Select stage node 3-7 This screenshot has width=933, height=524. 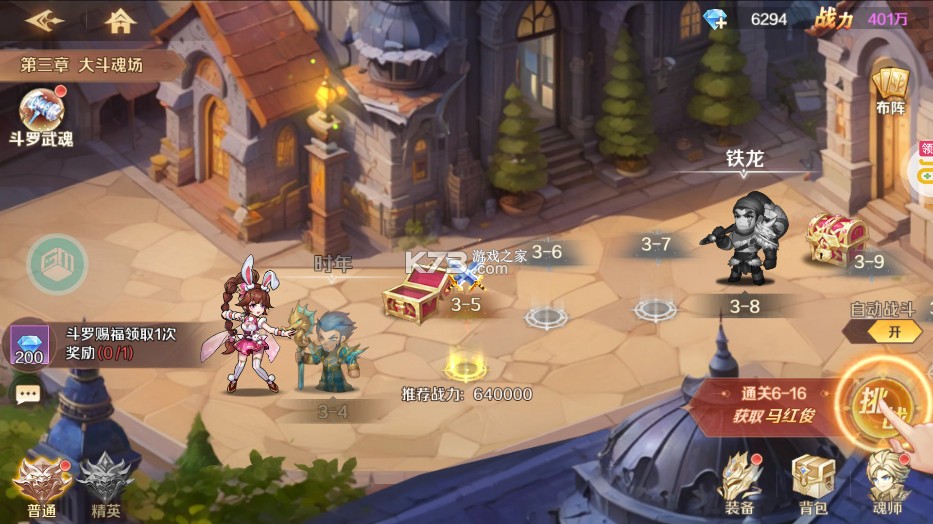click(655, 308)
